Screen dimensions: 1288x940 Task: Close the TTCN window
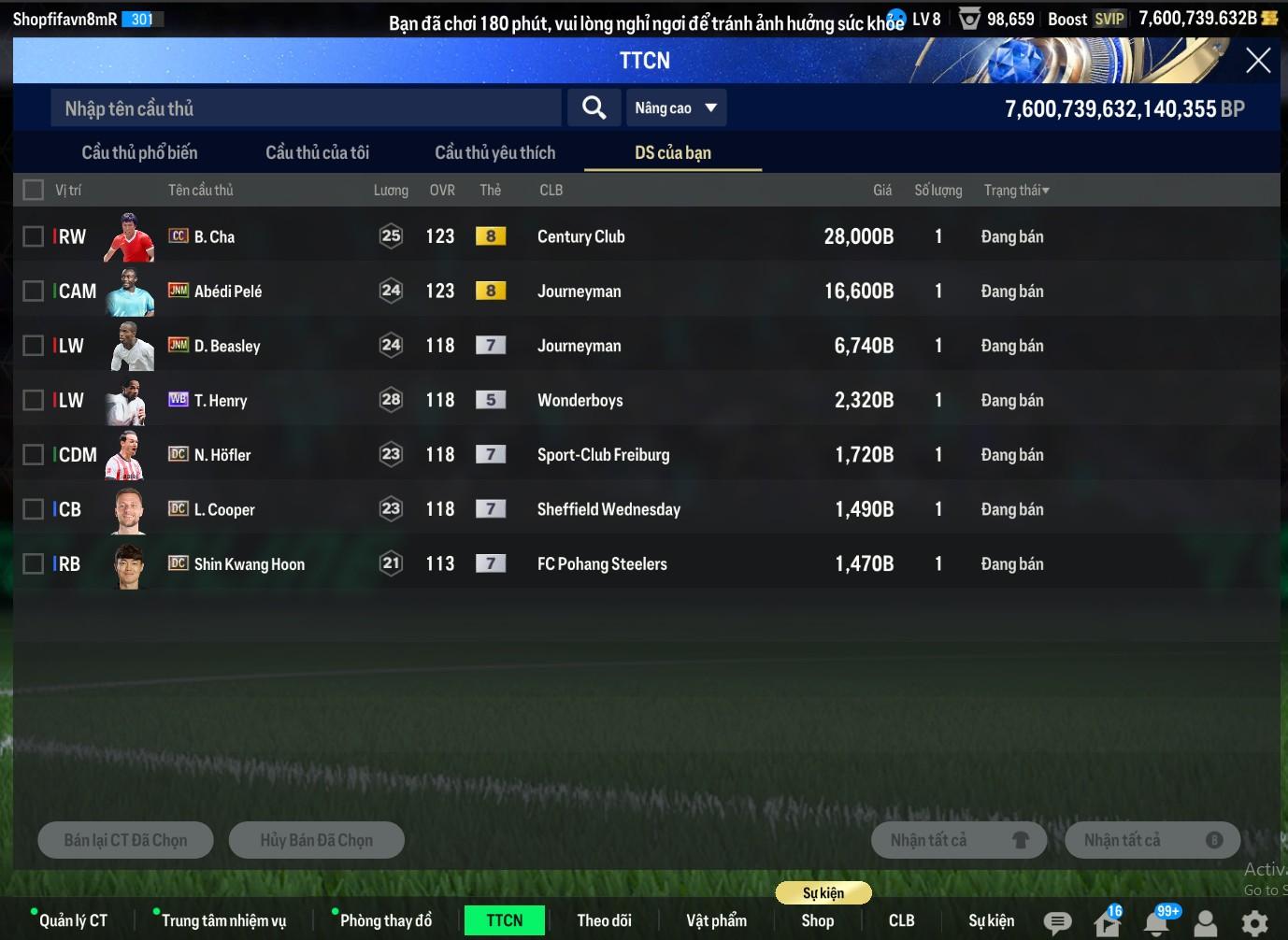pos(1257,61)
